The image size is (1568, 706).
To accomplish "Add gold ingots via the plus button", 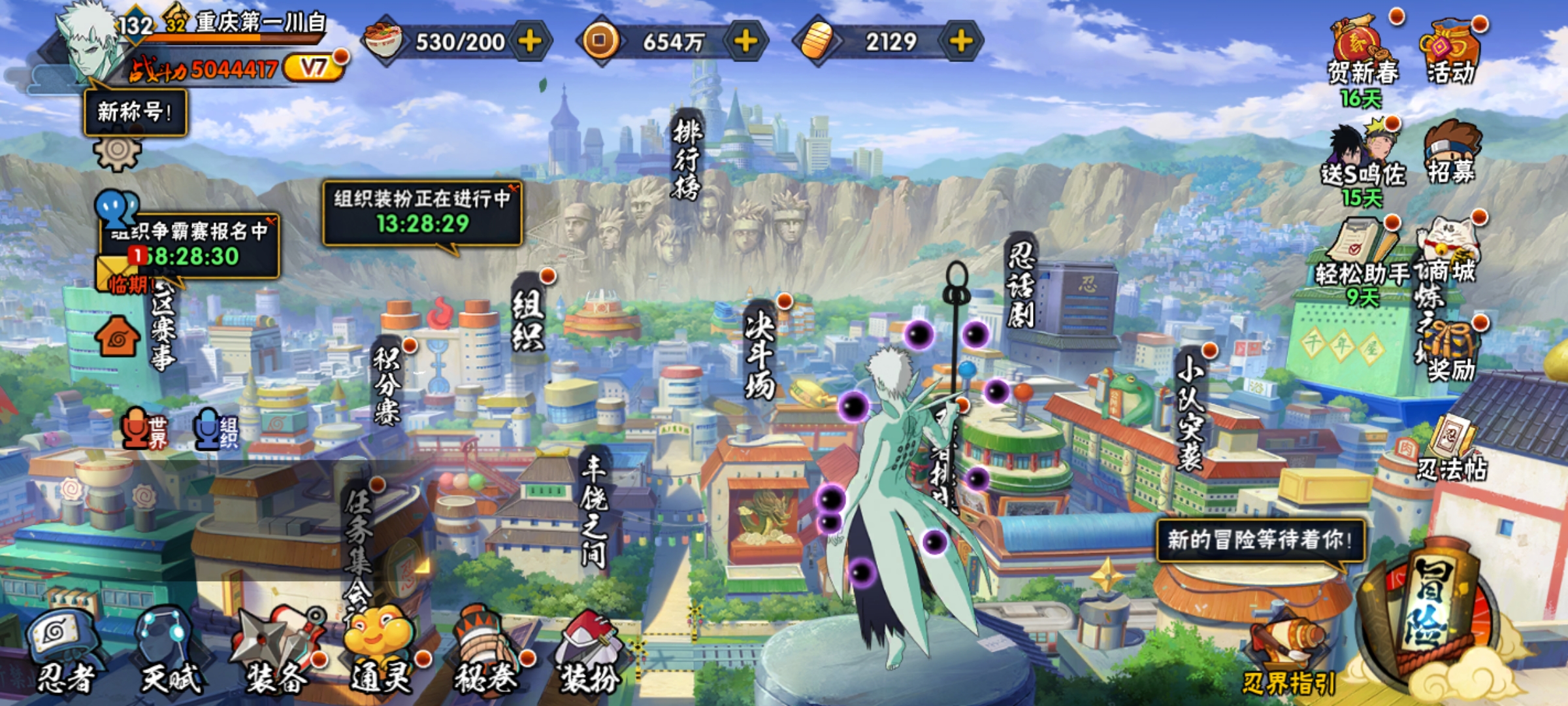I will pyautogui.click(x=960, y=41).
